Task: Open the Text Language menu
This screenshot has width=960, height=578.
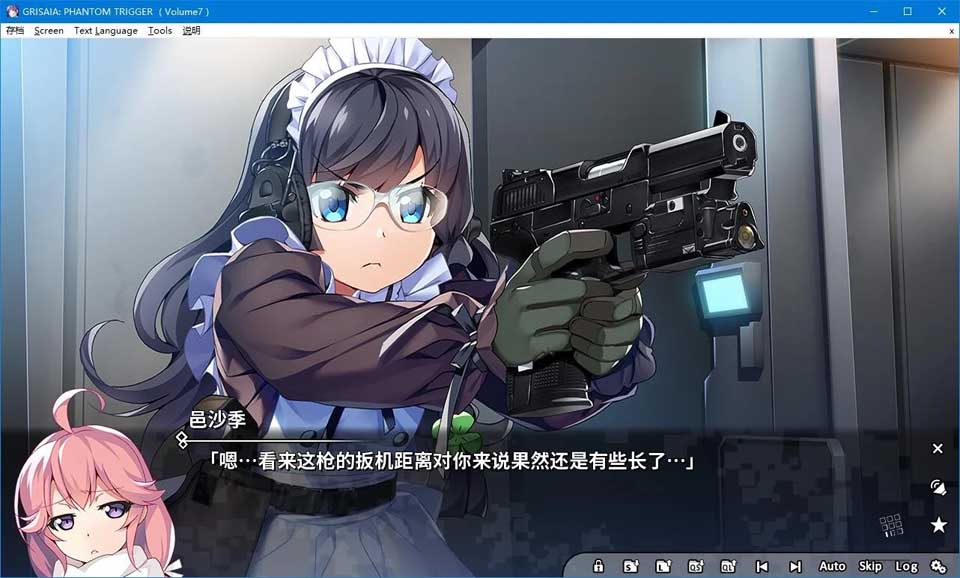Action: pos(105,31)
